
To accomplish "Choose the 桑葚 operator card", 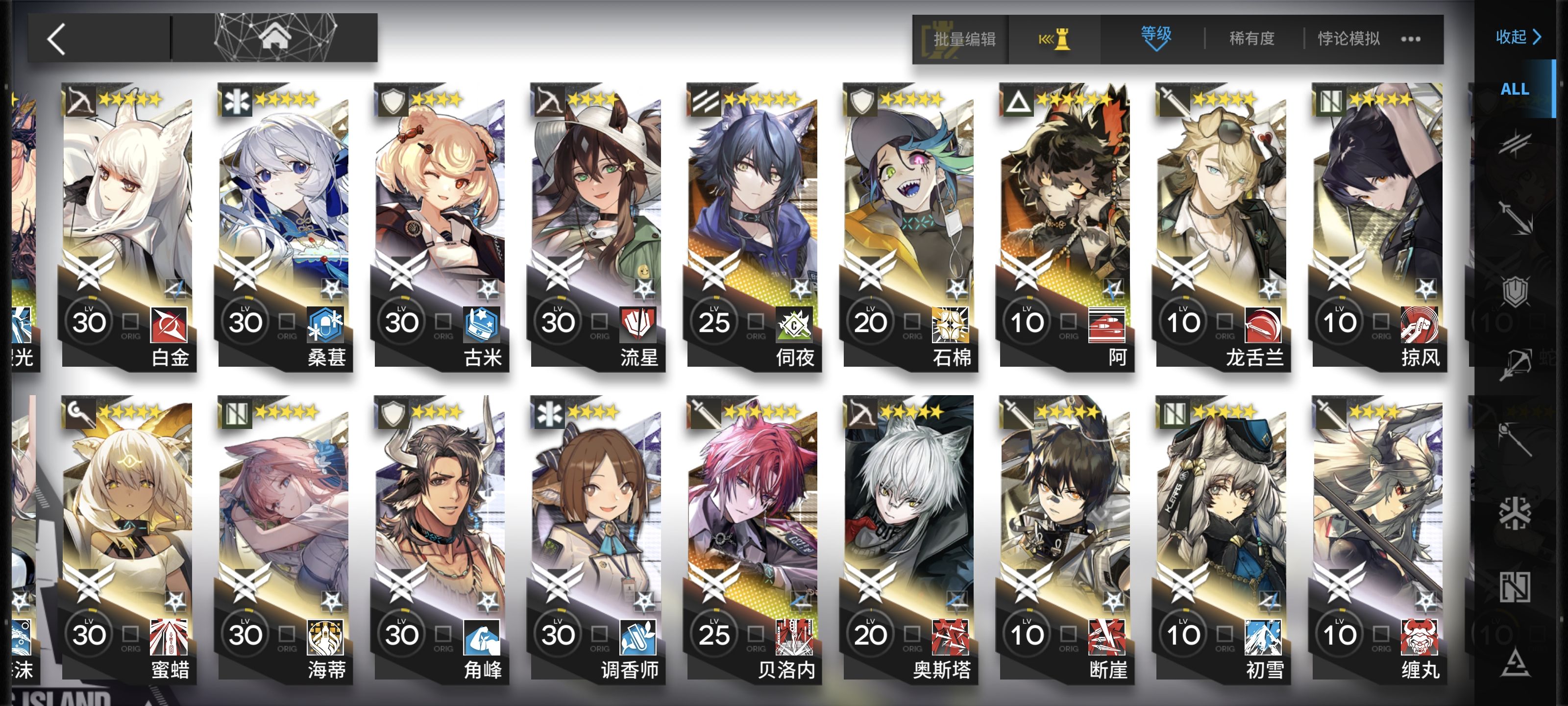I will [284, 226].
